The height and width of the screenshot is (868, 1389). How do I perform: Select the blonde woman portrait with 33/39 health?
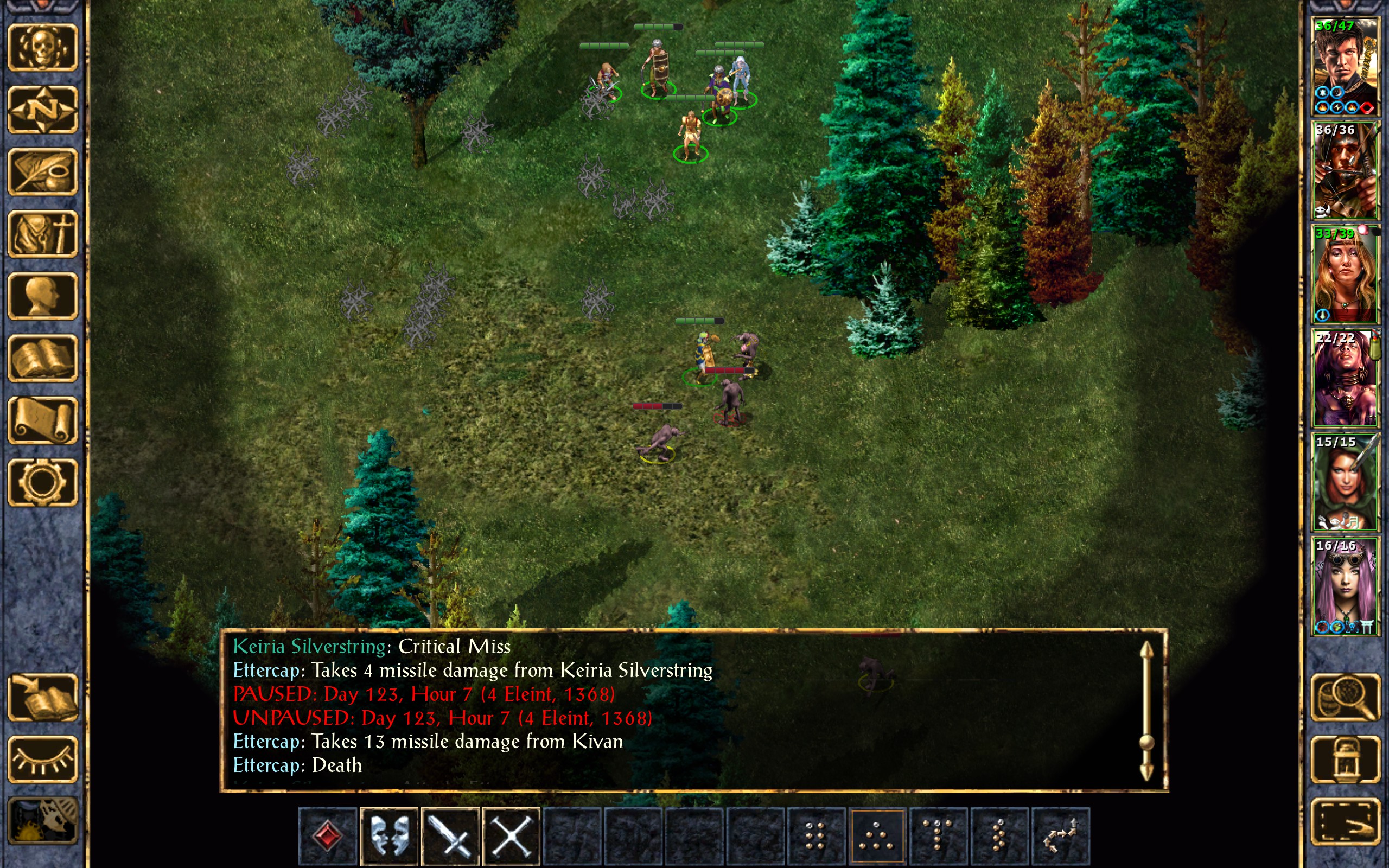click(1345, 274)
